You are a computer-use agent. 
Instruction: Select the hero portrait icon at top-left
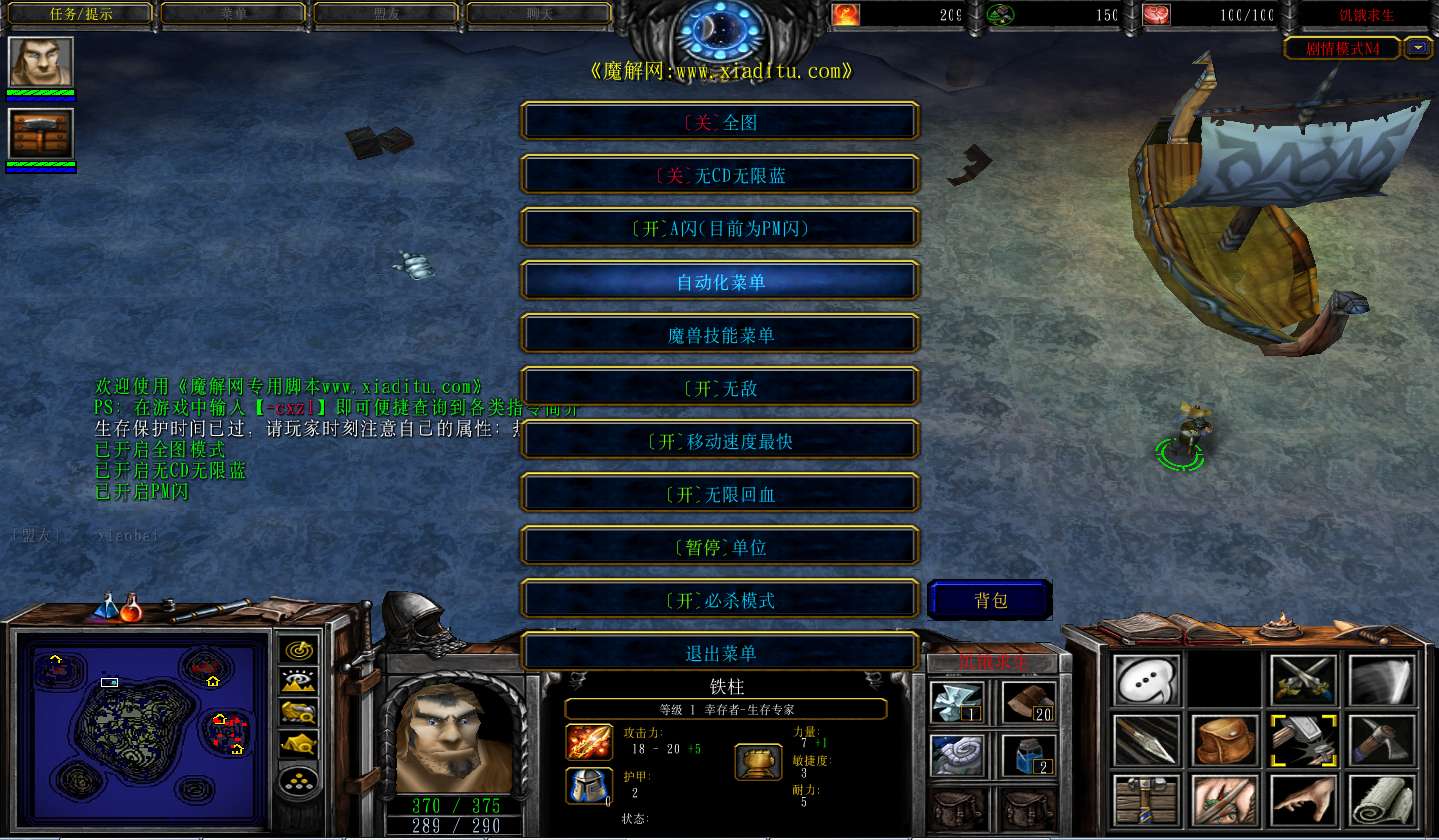coord(41,62)
